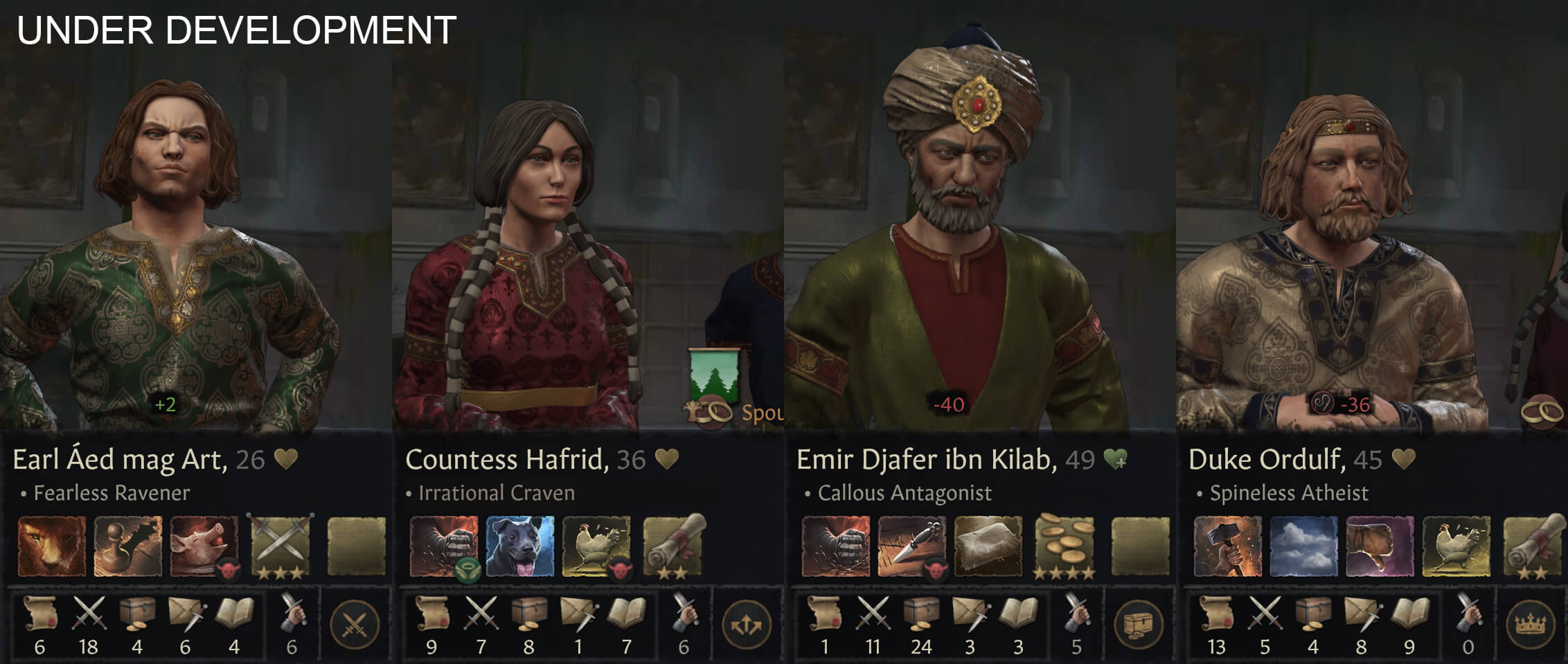Select the hammer trait icon
Screen dimensions: 1568x664
click(x=1228, y=546)
